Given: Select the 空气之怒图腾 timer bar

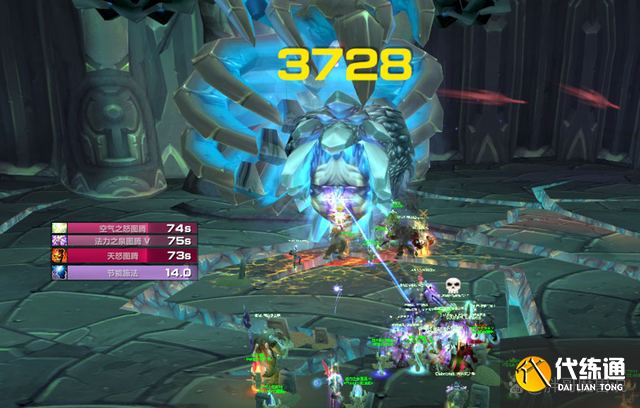Looking at the screenshot, I should pos(123,228).
